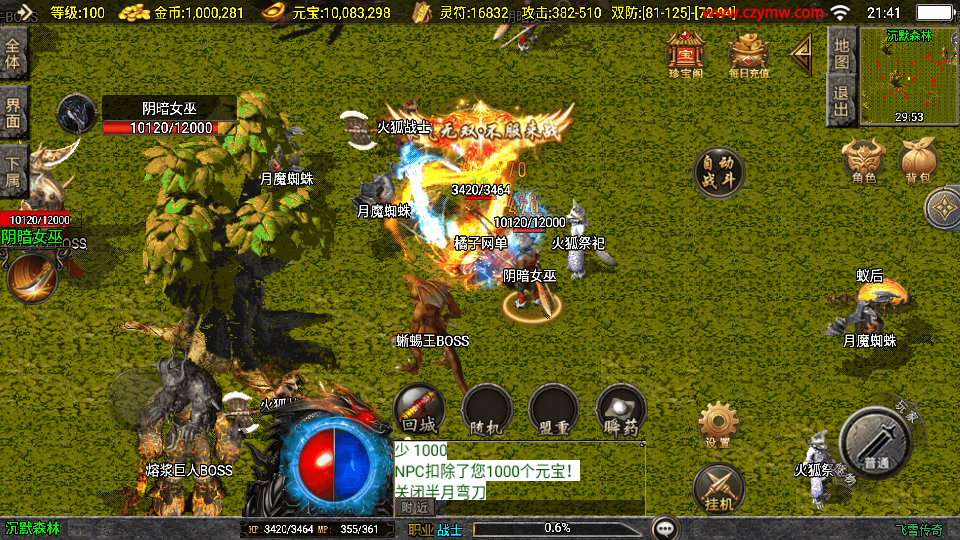This screenshot has height=540, width=960.
Task: Open the 角色 character sheet
Action: 864,162
